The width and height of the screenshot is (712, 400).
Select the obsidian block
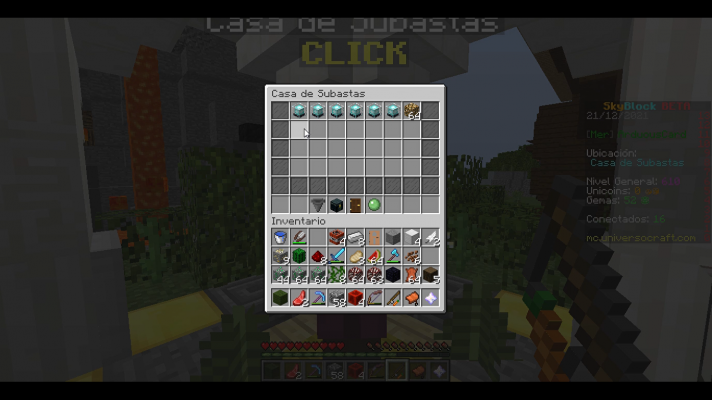coord(392,274)
